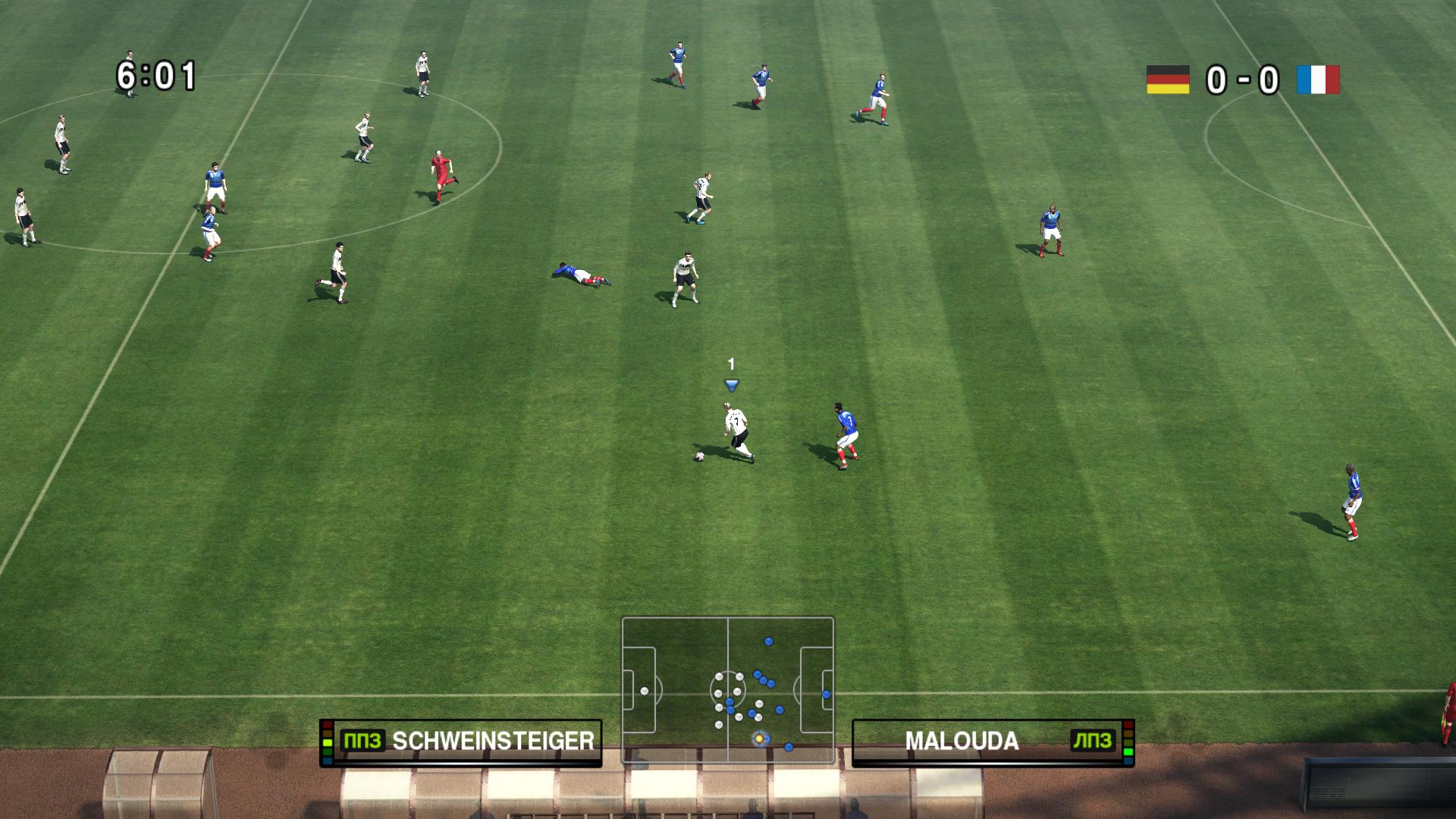Image resolution: width=1456 pixels, height=819 pixels.
Task: Click the blue player-1 cursor marker
Action: tap(732, 385)
